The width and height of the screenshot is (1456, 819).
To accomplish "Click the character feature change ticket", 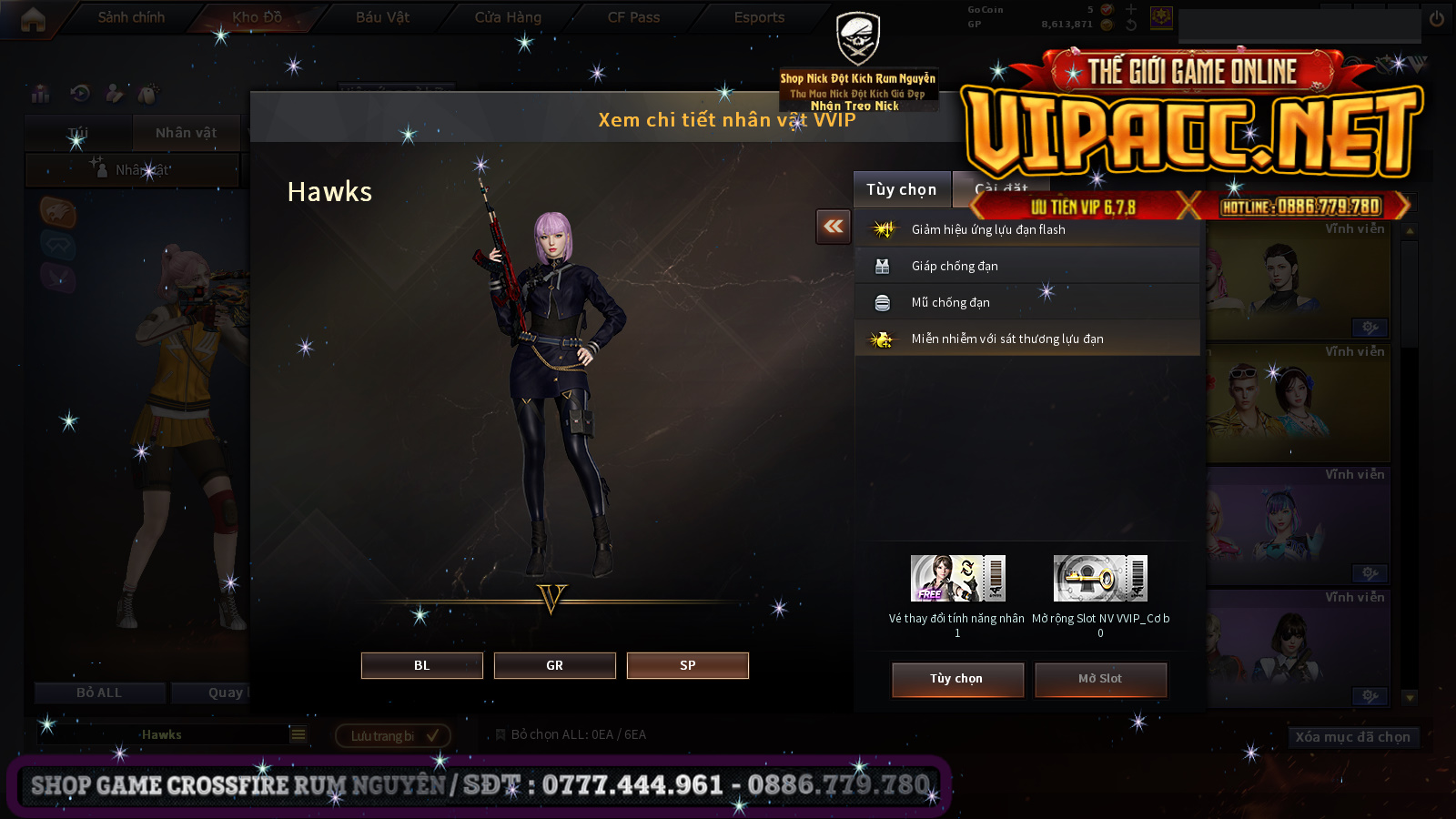I will point(957,579).
